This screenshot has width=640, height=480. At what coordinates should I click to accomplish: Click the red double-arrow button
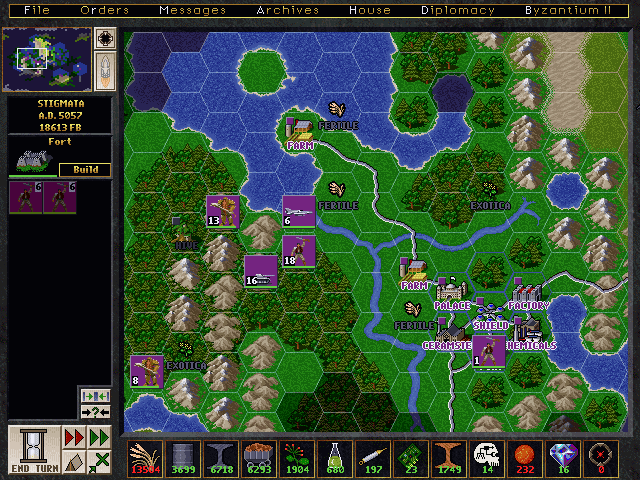click(x=74, y=437)
